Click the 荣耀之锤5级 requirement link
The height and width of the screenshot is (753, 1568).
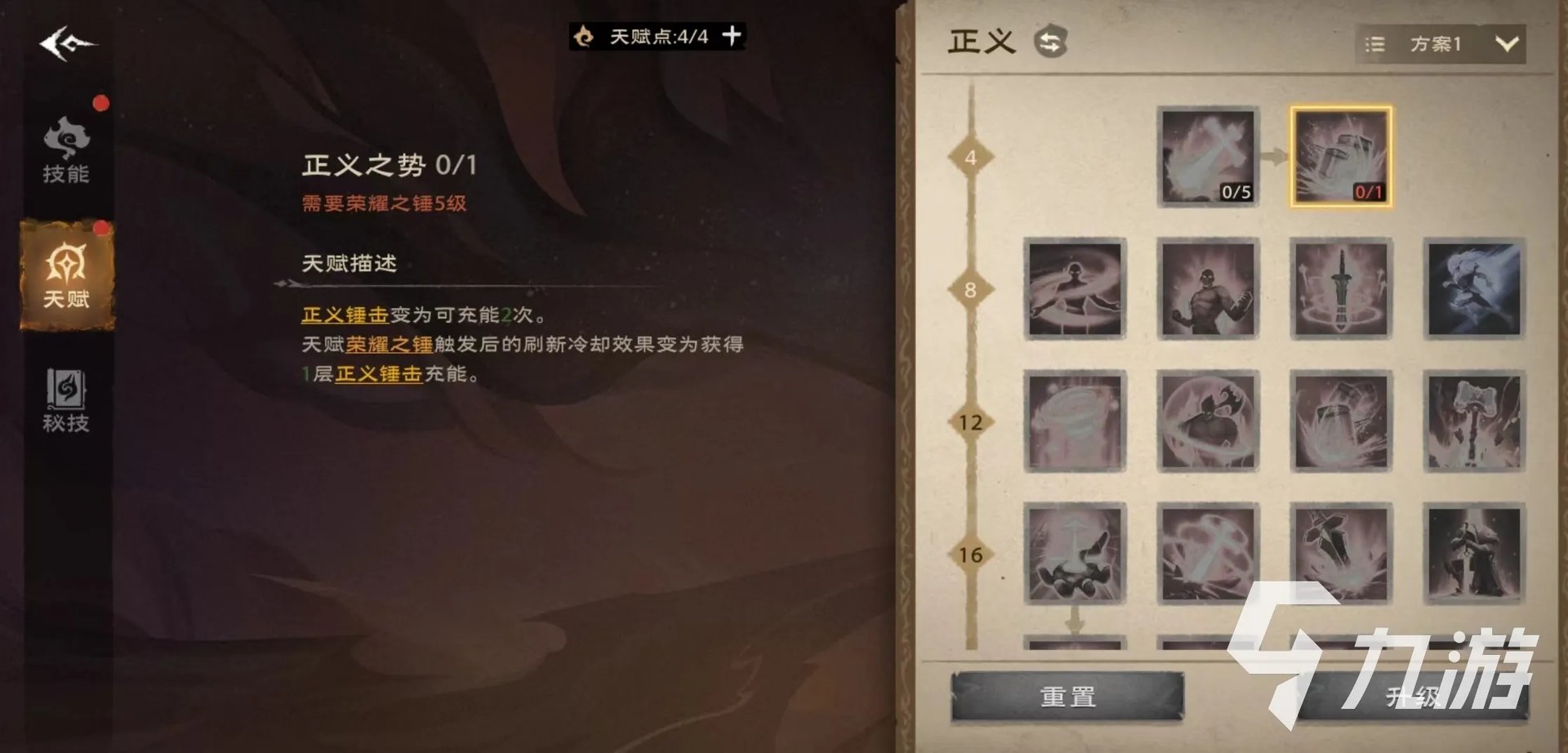coord(384,204)
